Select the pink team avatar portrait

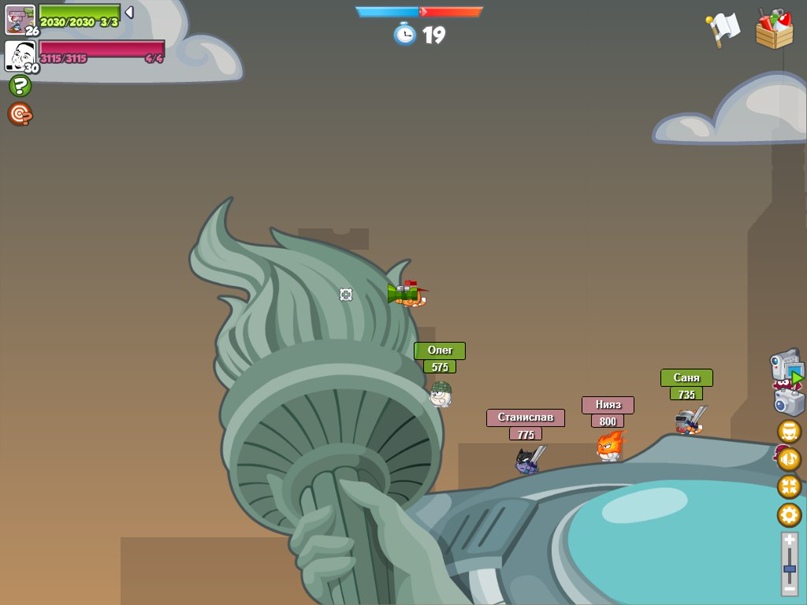coord(19,54)
